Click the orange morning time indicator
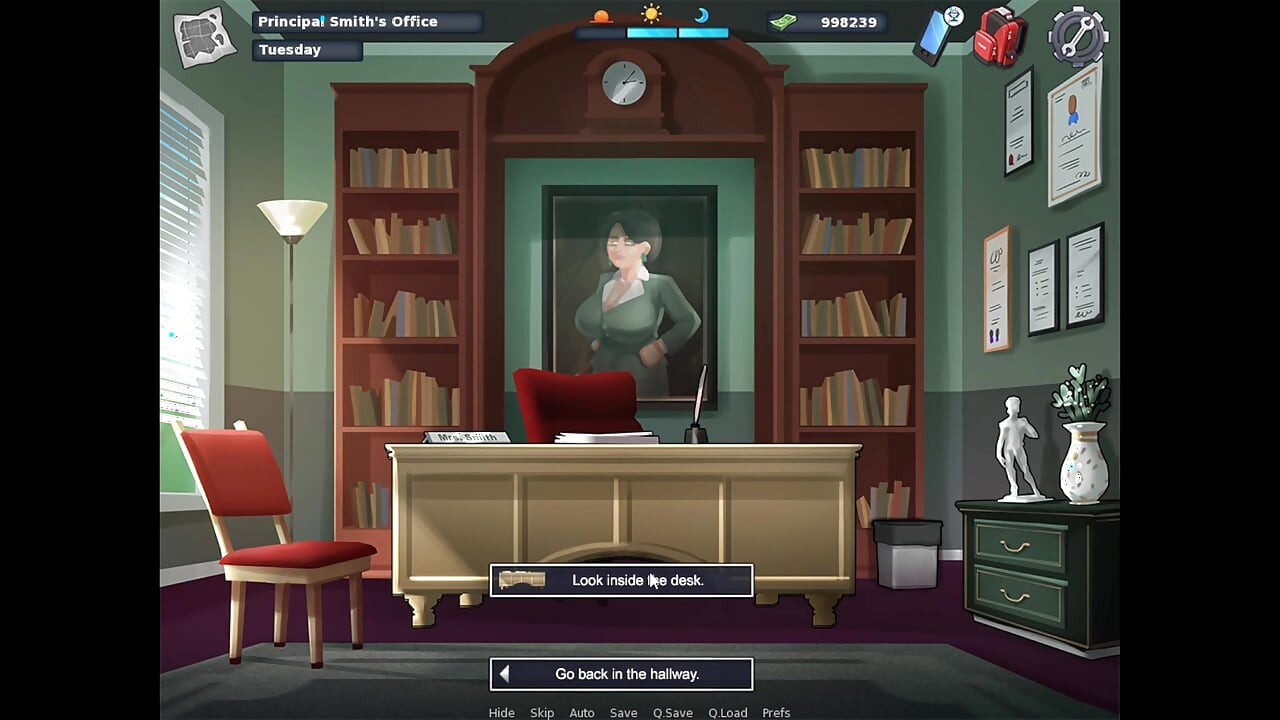Viewport: 1280px width, 720px height. click(602, 14)
